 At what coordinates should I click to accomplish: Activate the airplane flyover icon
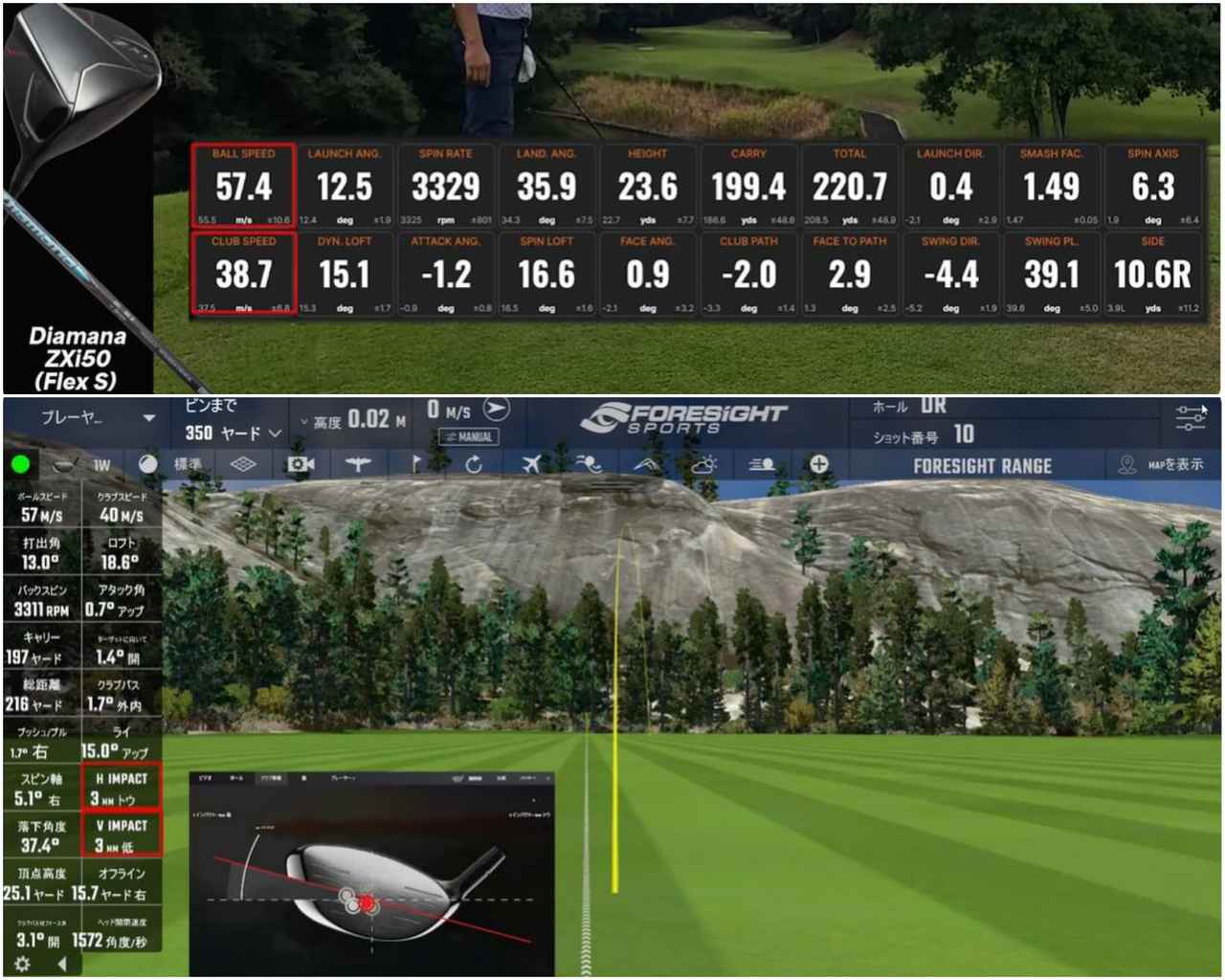532,465
